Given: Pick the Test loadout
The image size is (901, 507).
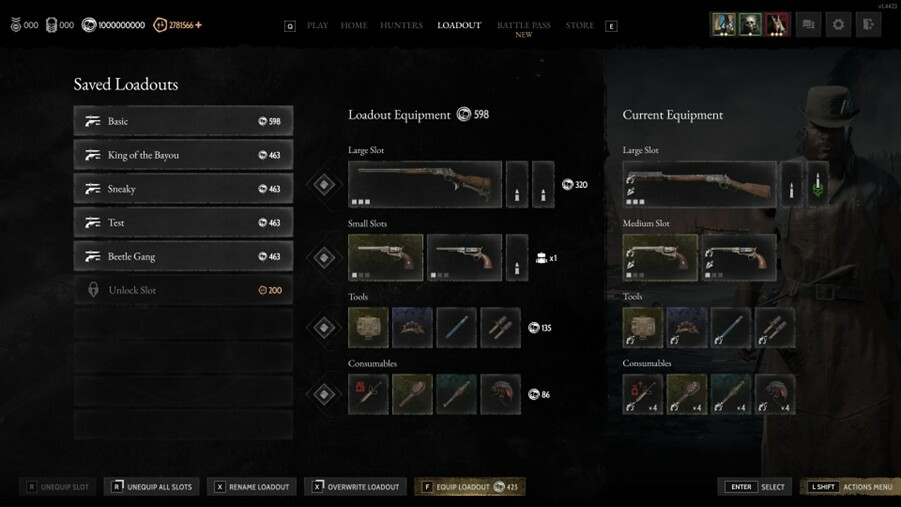Looking at the screenshot, I should [x=183, y=223].
